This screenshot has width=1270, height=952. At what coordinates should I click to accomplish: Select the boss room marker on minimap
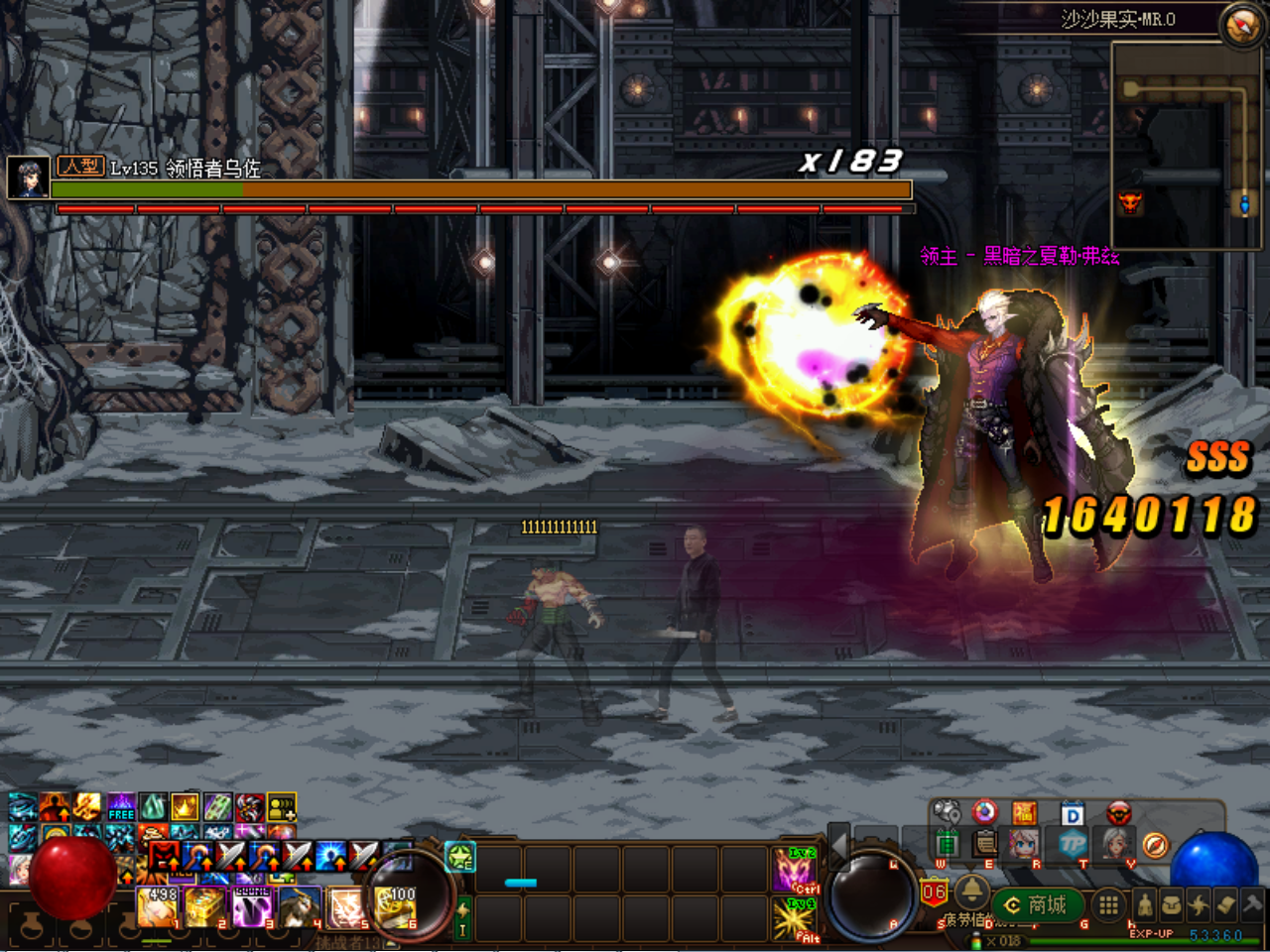tap(1129, 203)
